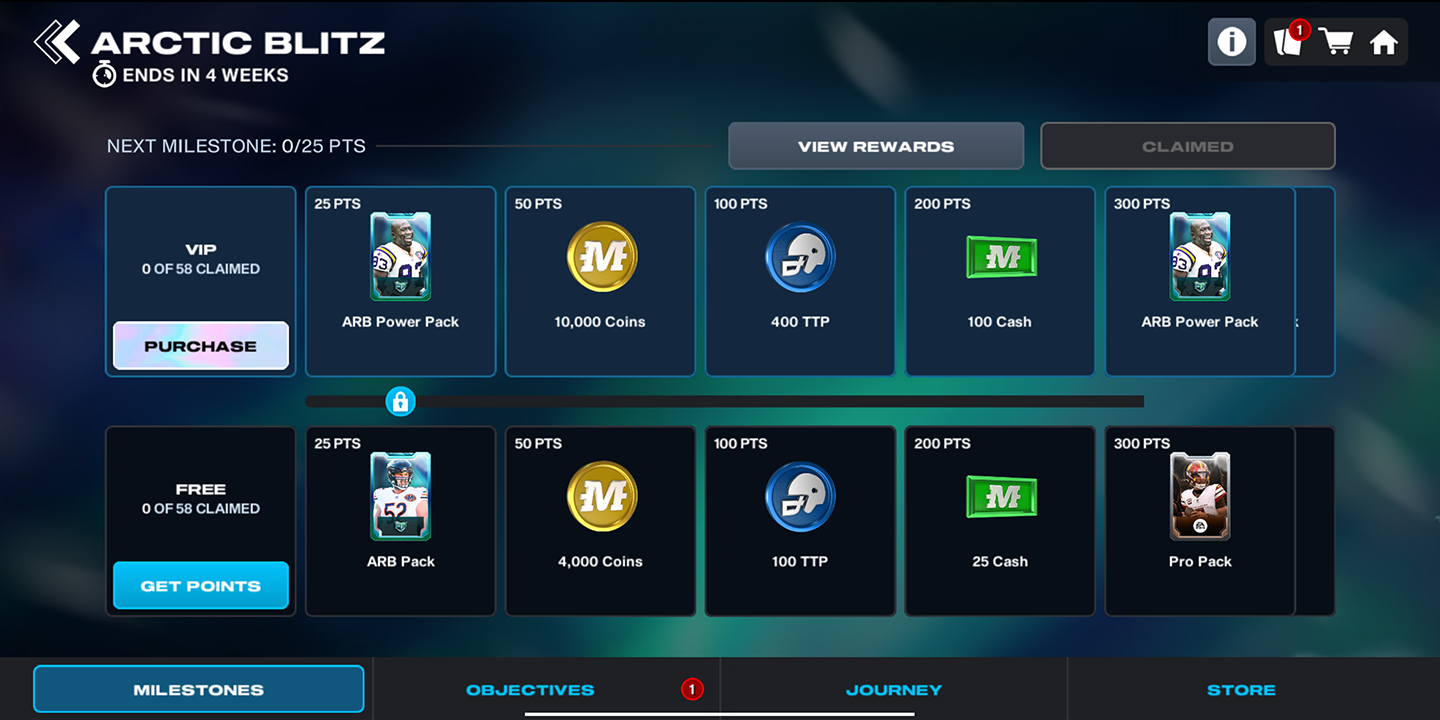Select the 10,000 Coins milestone reward
This screenshot has width=1440, height=720.
click(600, 257)
